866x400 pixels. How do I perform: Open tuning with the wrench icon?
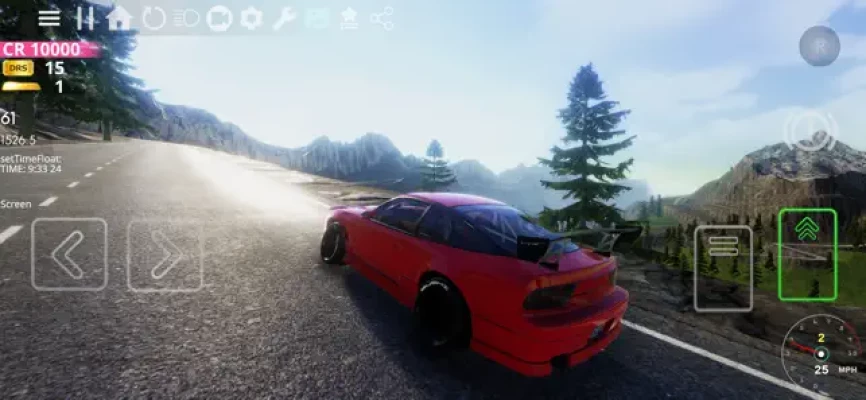(284, 18)
